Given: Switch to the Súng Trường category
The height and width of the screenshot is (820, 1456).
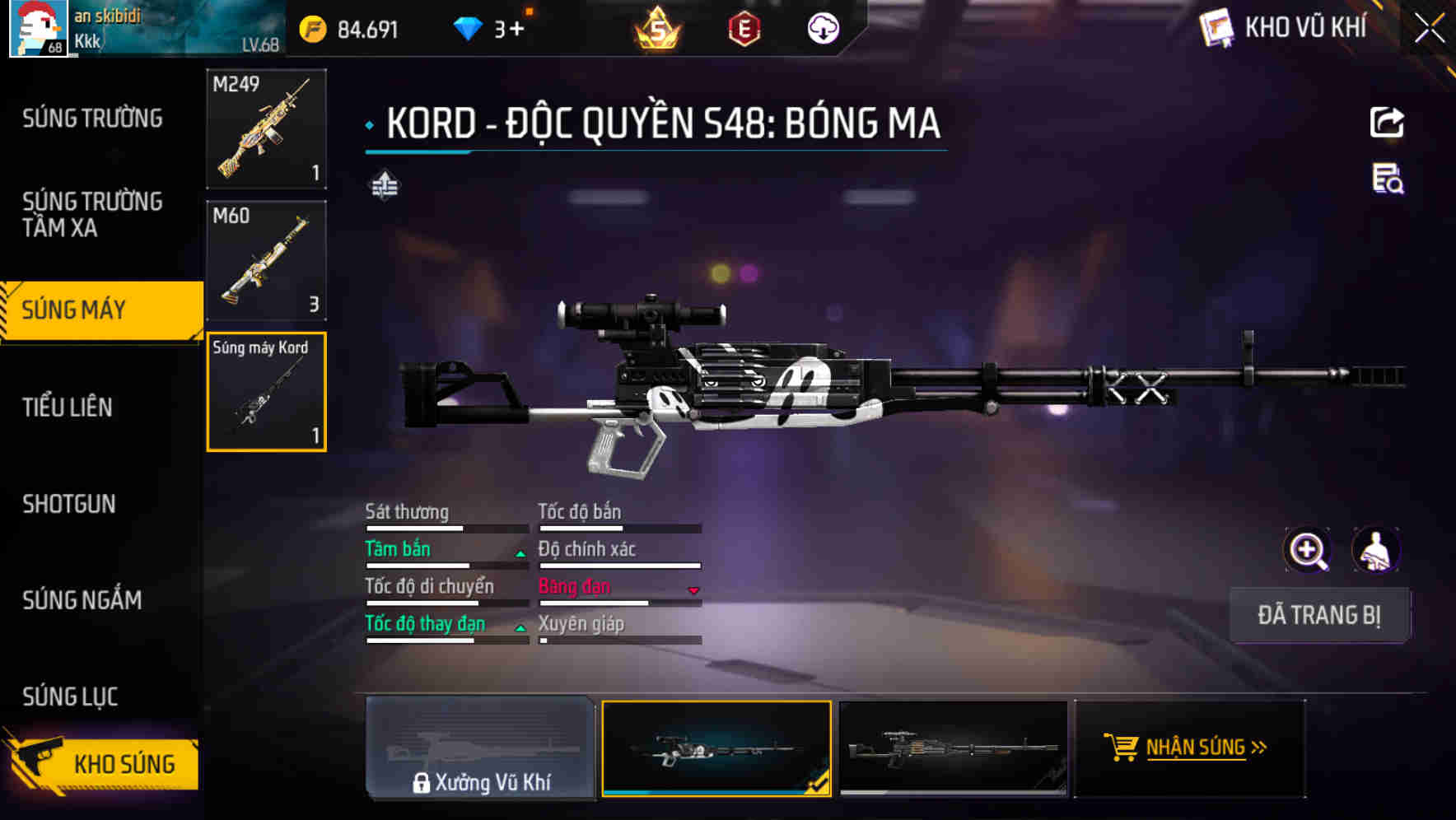Looking at the screenshot, I should pos(92,119).
